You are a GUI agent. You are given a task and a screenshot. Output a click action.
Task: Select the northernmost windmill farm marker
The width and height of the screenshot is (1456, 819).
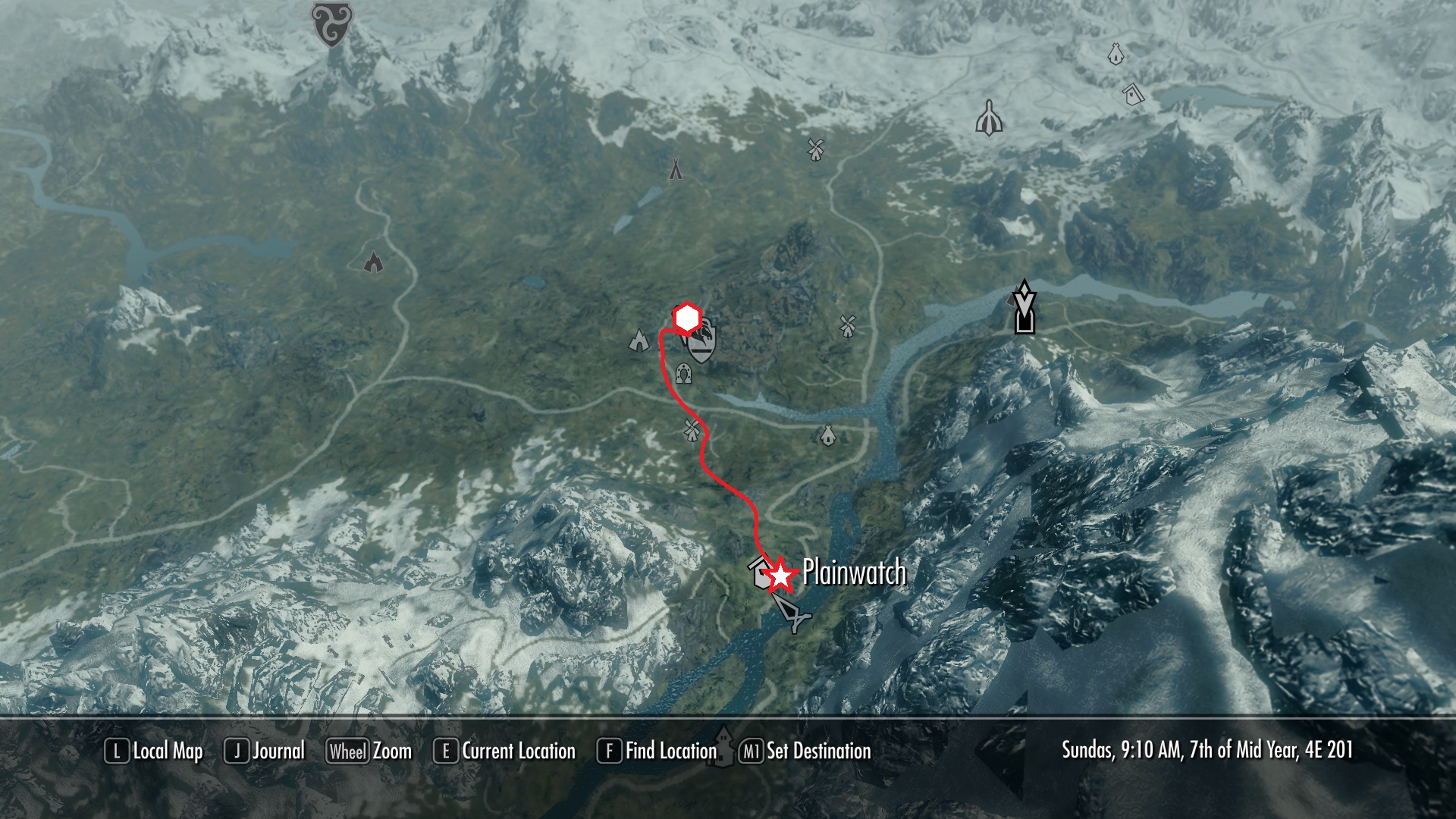(x=815, y=149)
